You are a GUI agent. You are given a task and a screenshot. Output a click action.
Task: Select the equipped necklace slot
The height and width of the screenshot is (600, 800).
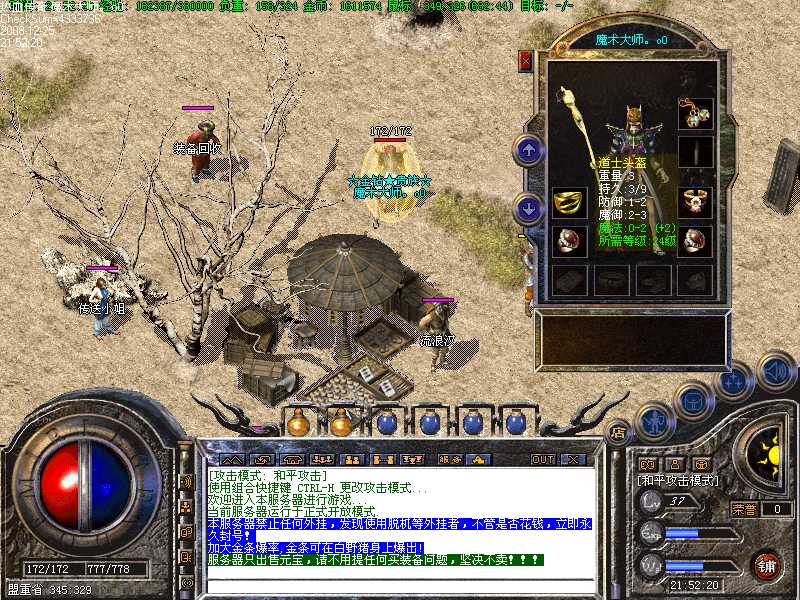tap(695, 114)
